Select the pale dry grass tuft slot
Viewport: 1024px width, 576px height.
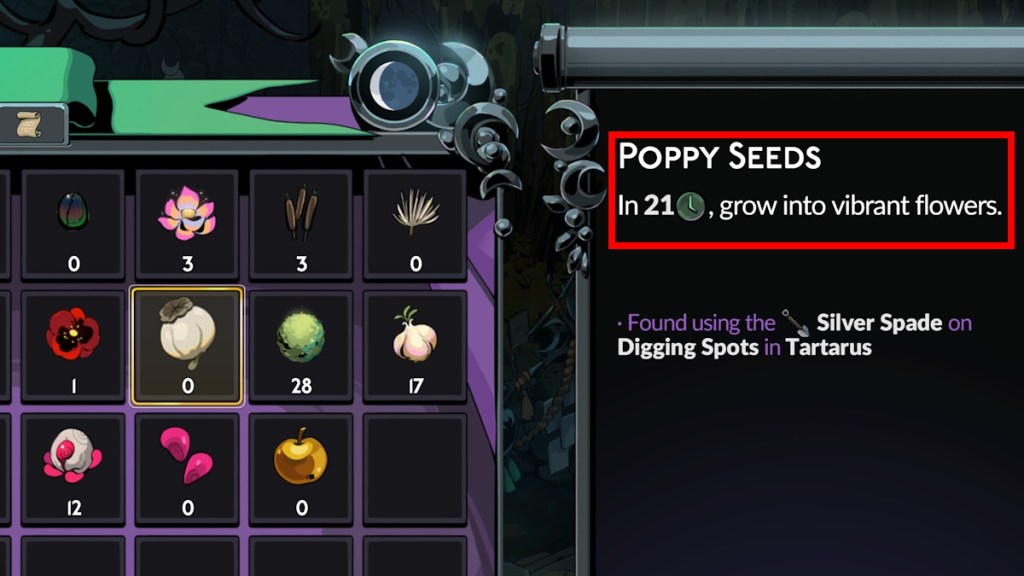415,223
